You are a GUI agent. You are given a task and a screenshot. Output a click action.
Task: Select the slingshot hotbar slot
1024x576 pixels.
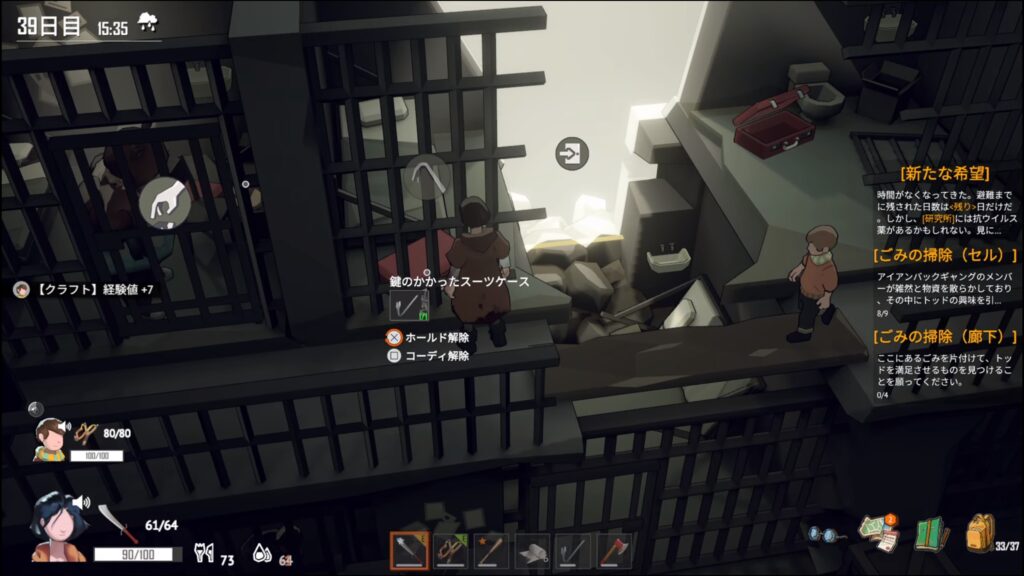point(450,551)
